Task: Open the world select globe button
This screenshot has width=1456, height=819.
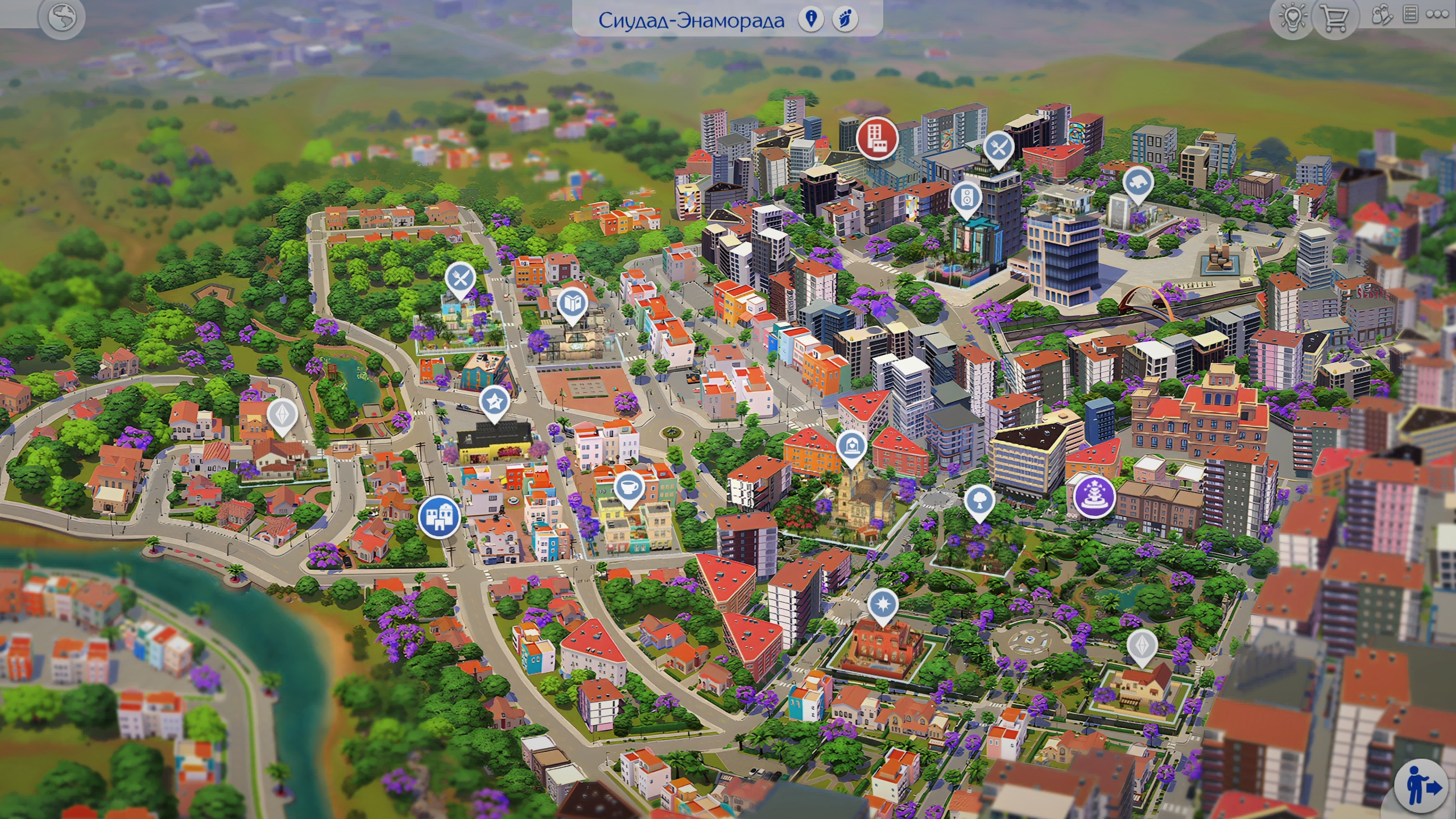Action: click(62, 18)
